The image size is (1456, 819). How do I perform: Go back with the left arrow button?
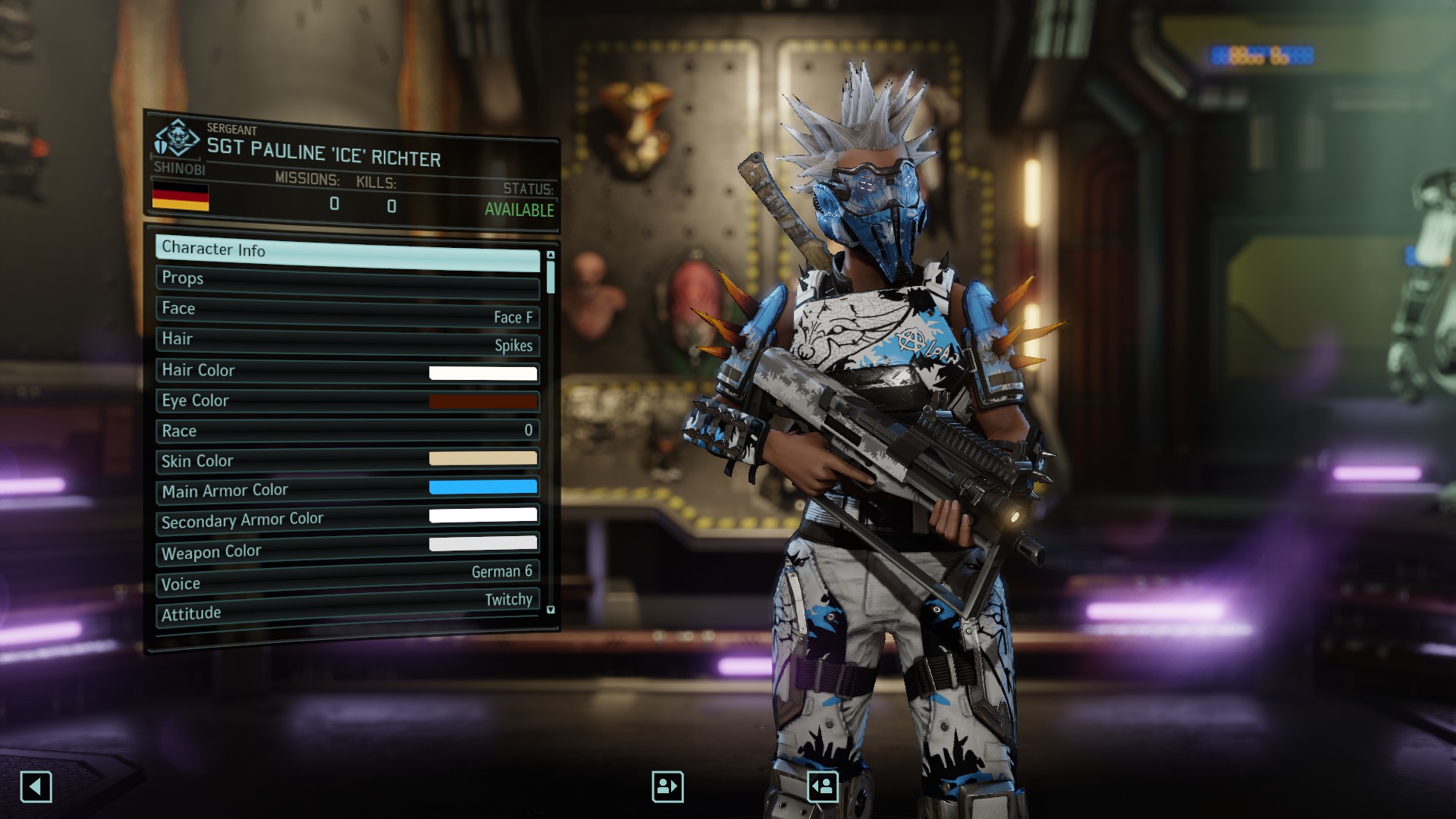[x=36, y=786]
